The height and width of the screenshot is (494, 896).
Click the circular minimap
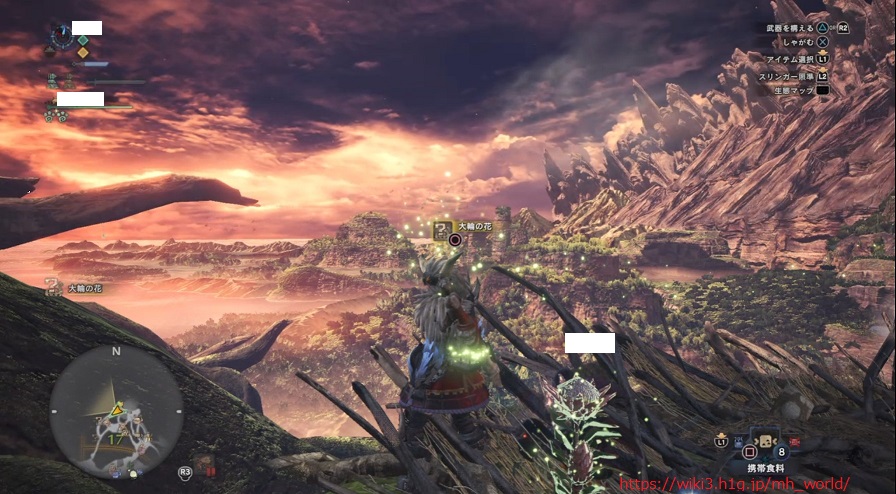point(116,411)
